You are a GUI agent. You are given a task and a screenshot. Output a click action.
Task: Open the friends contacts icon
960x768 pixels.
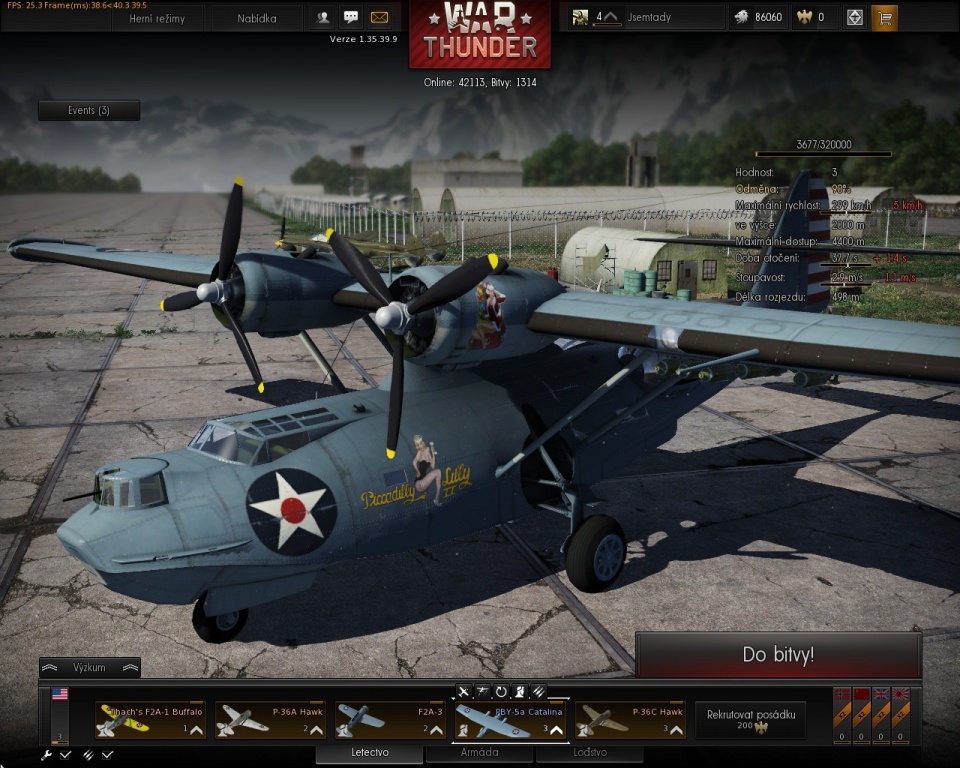324,17
